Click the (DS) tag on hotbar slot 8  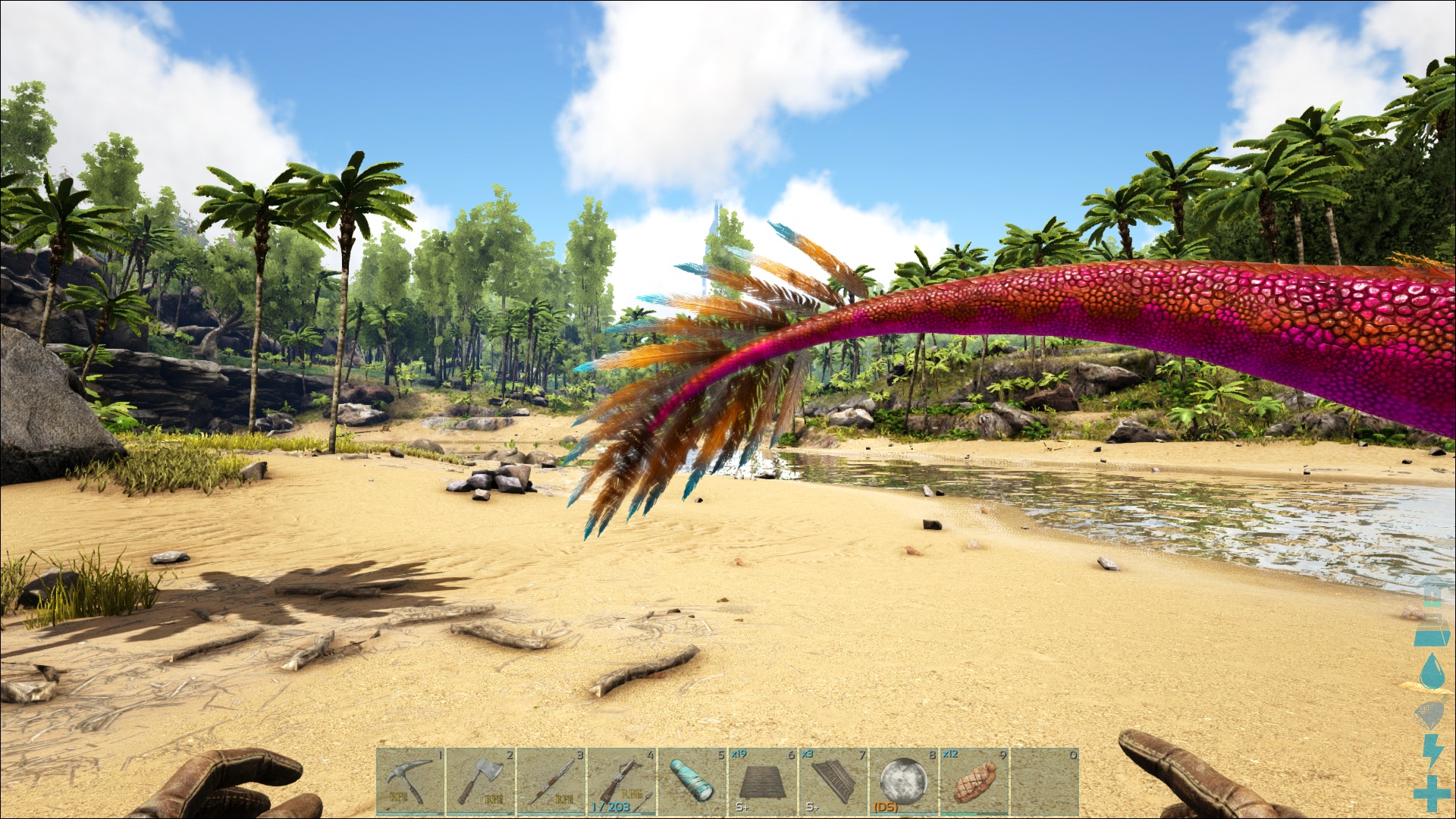point(886,805)
